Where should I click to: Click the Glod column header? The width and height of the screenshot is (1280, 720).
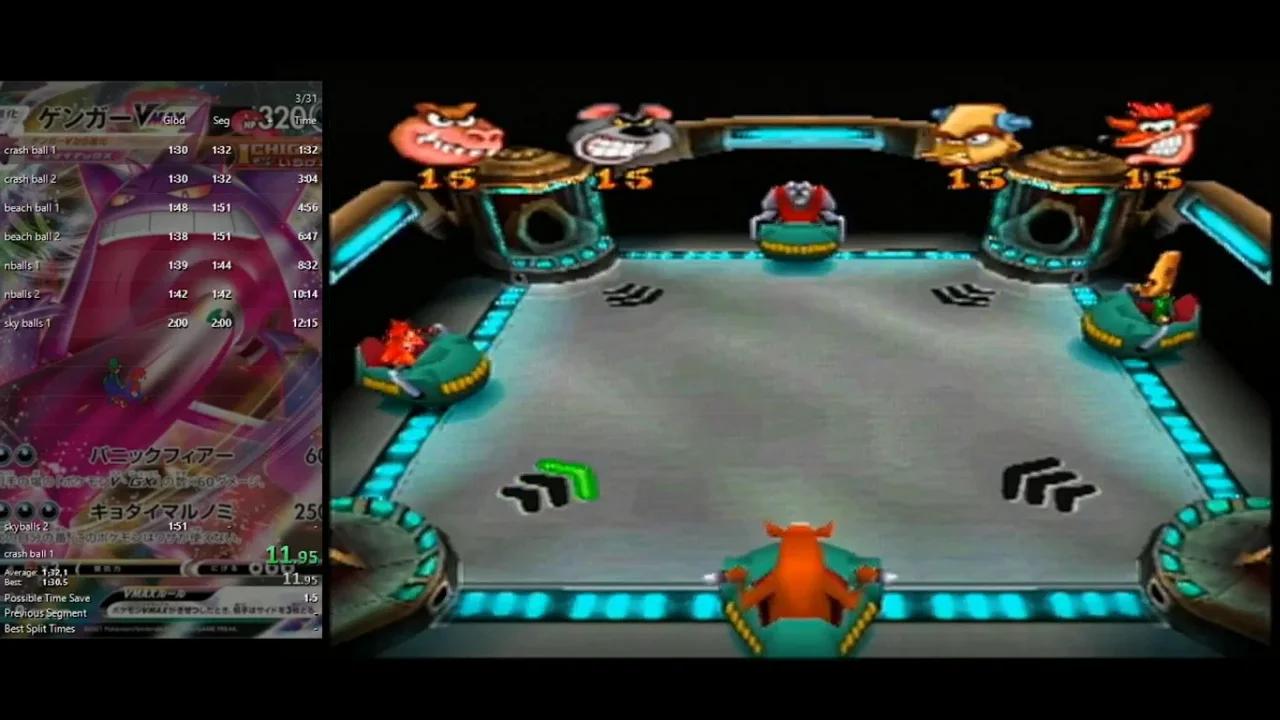pos(173,119)
